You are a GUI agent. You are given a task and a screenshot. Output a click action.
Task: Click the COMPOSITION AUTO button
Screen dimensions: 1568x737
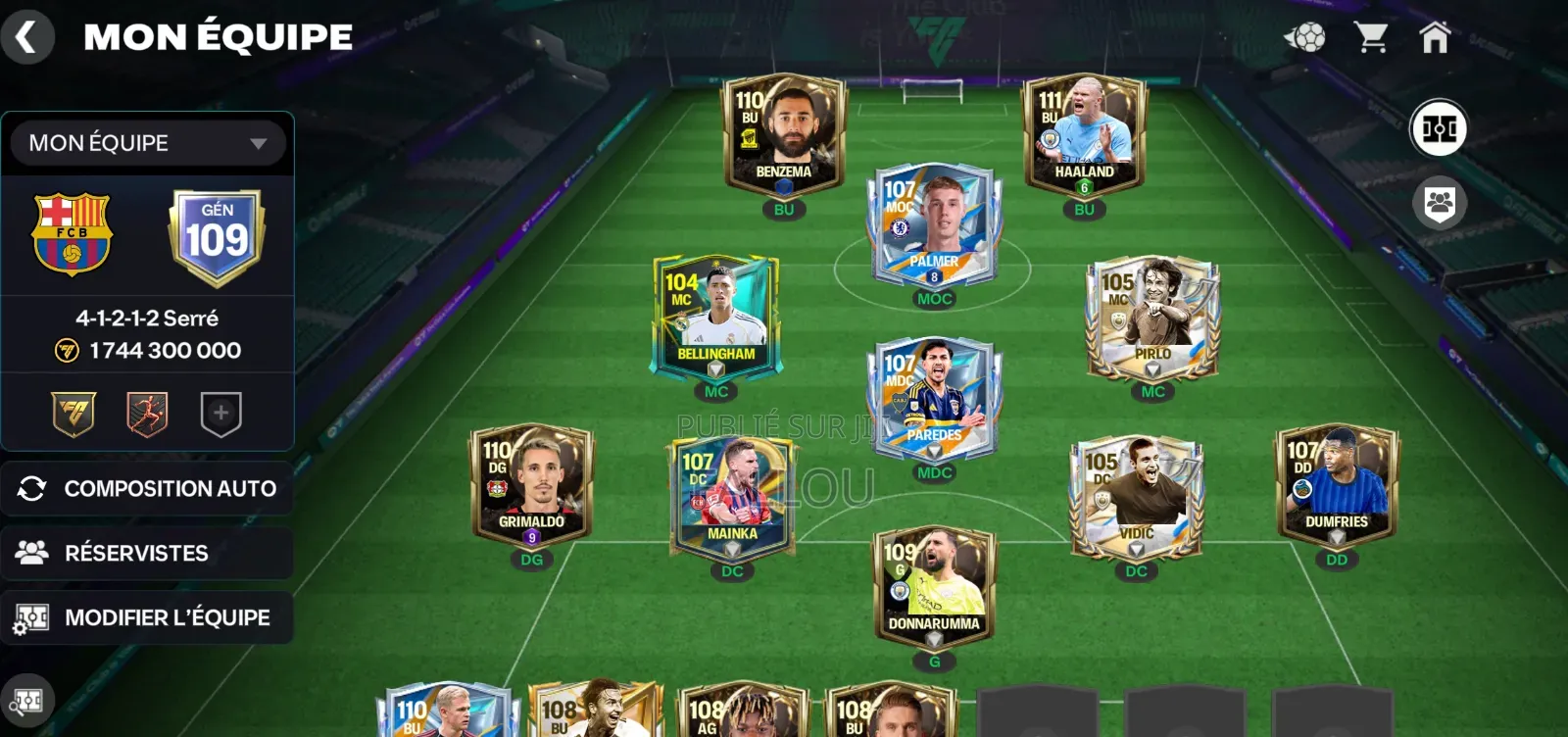click(148, 488)
